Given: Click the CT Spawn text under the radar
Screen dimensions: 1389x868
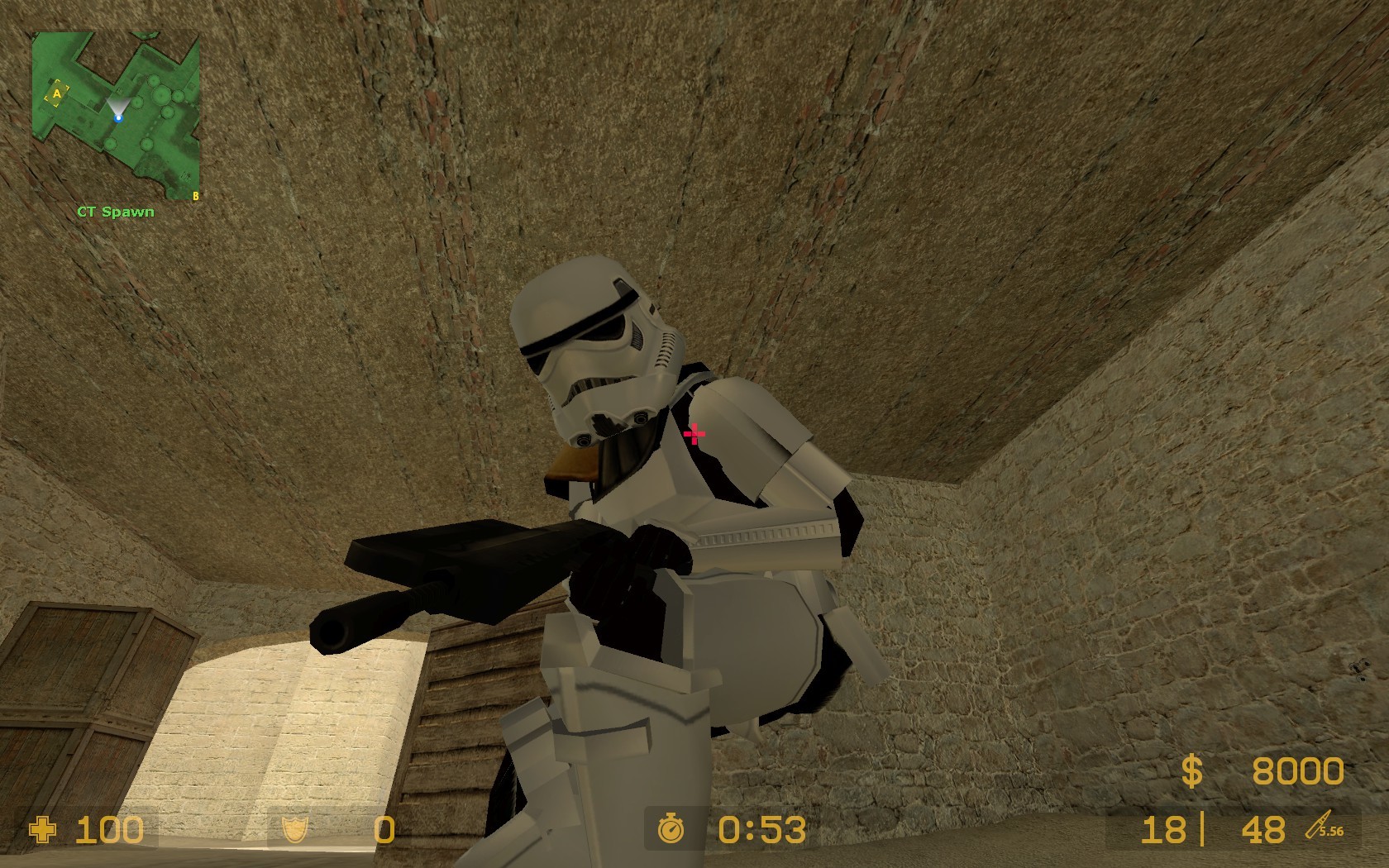Looking at the screenshot, I should (x=115, y=211).
